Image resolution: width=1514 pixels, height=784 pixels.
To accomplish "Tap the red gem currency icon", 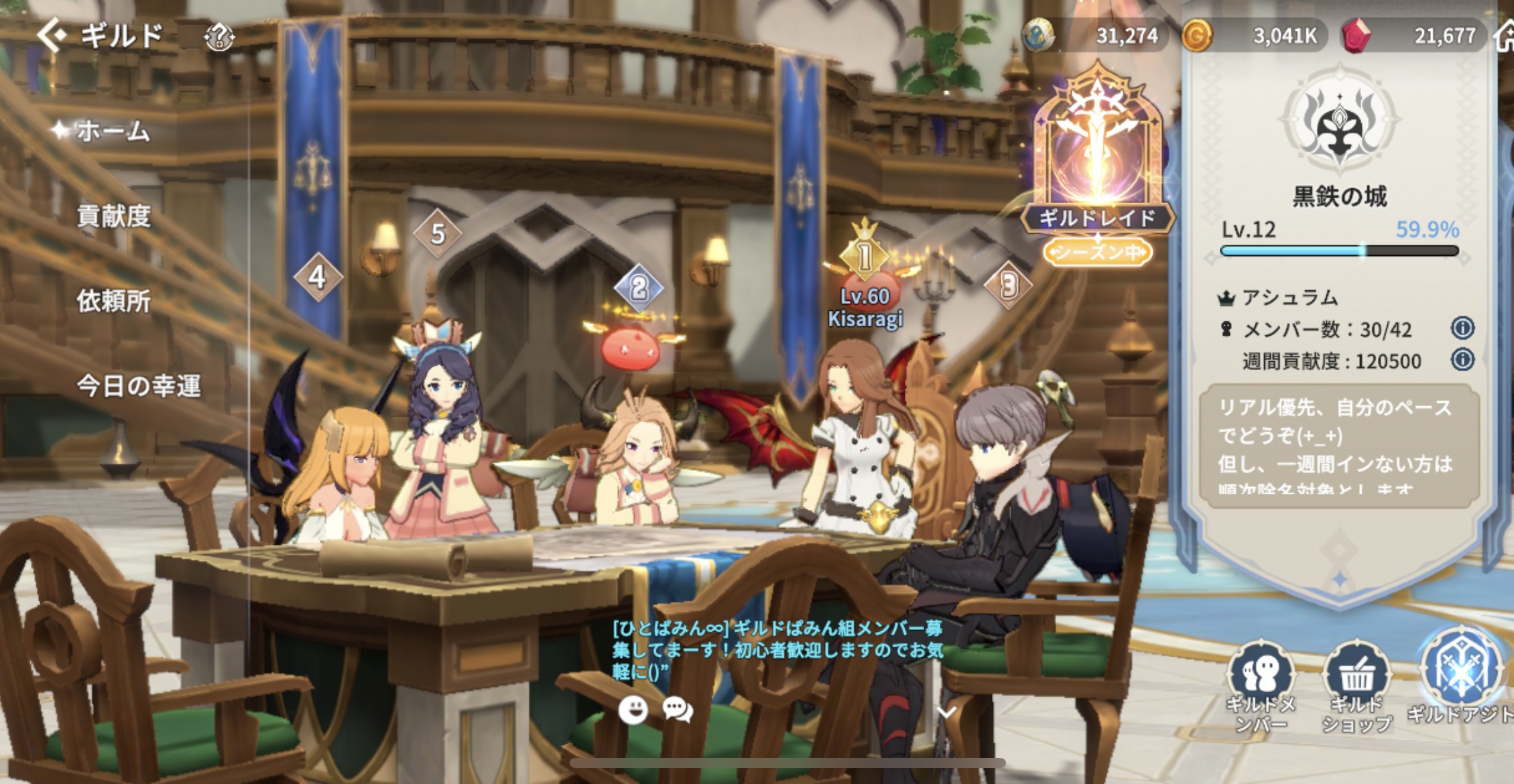I will tap(1355, 36).
